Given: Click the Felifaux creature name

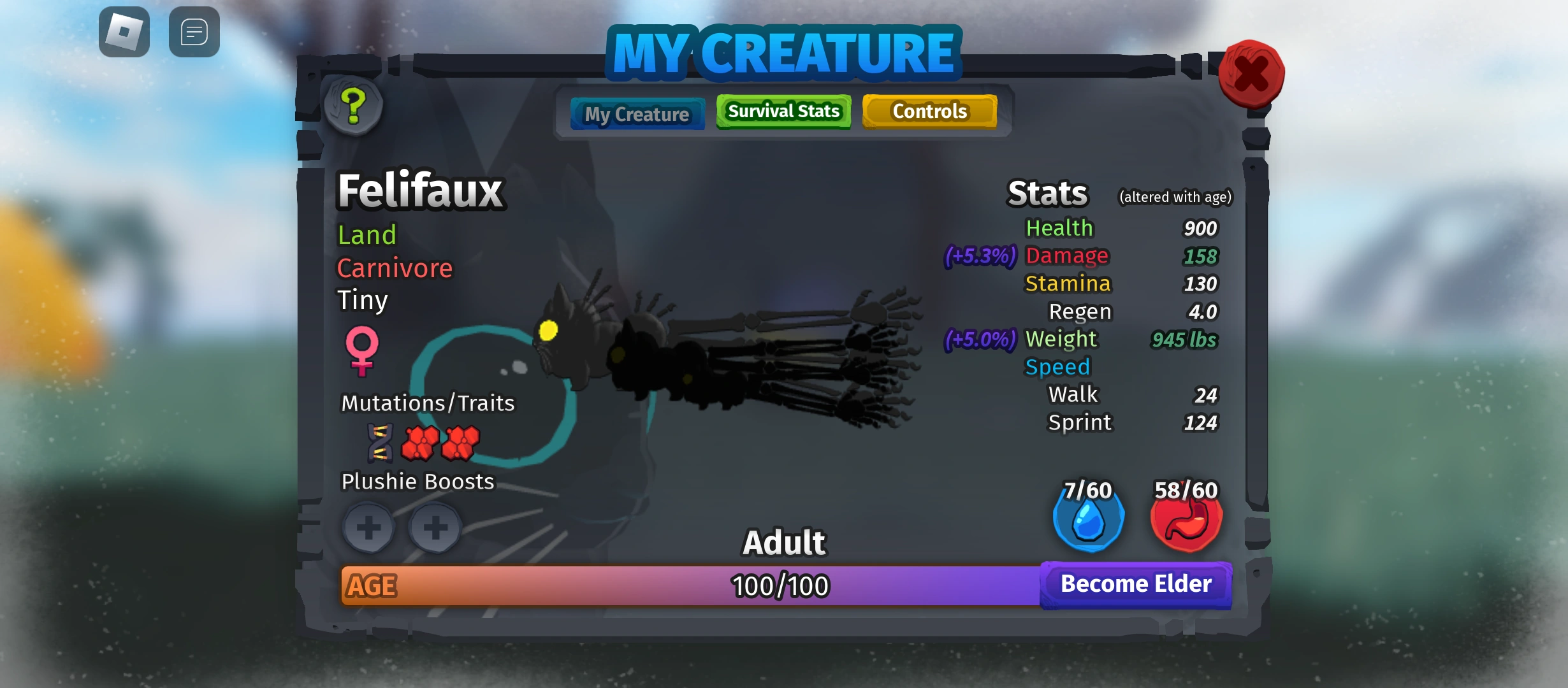Looking at the screenshot, I should coord(419,189).
